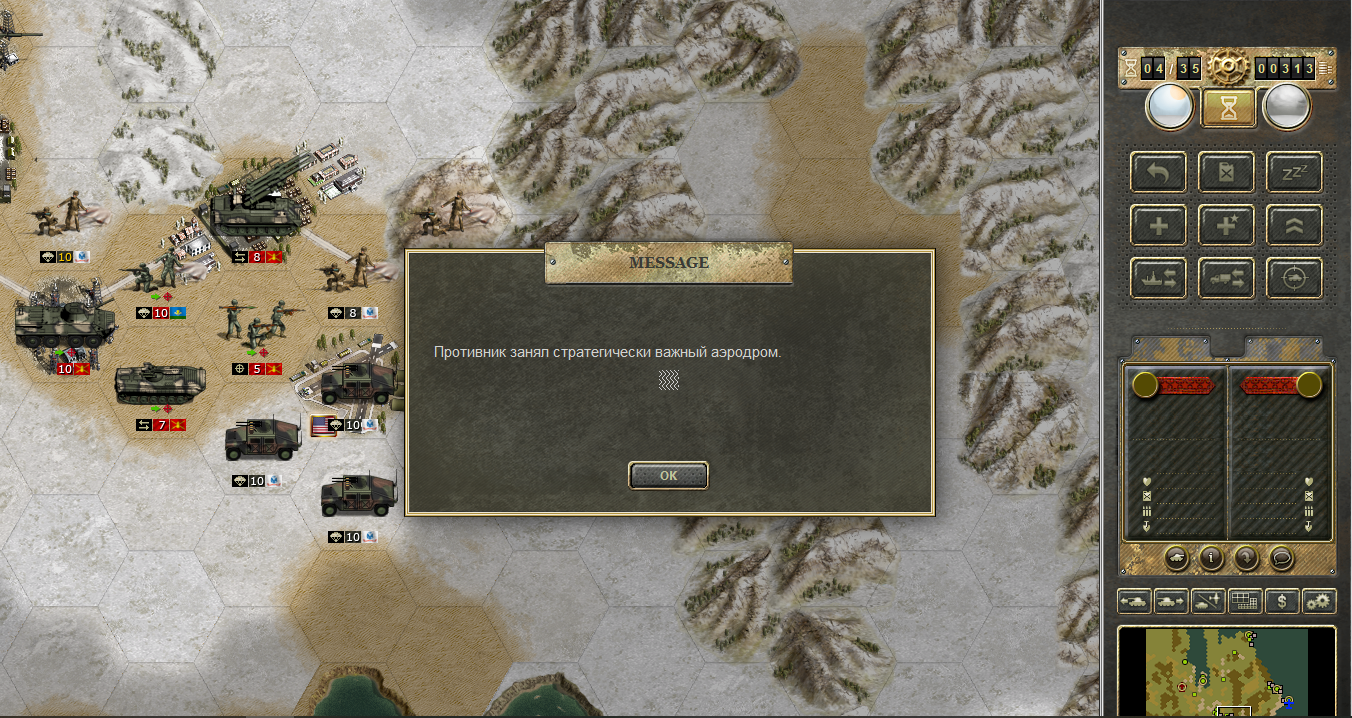
Task: Upgrade the unit with the chevrons button
Action: point(1294,225)
